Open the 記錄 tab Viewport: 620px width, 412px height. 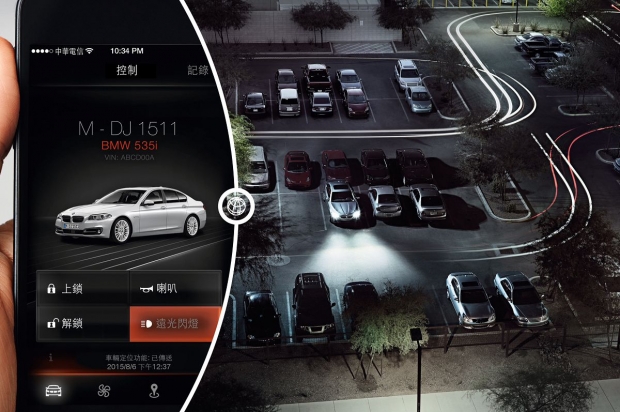[x=198, y=71]
